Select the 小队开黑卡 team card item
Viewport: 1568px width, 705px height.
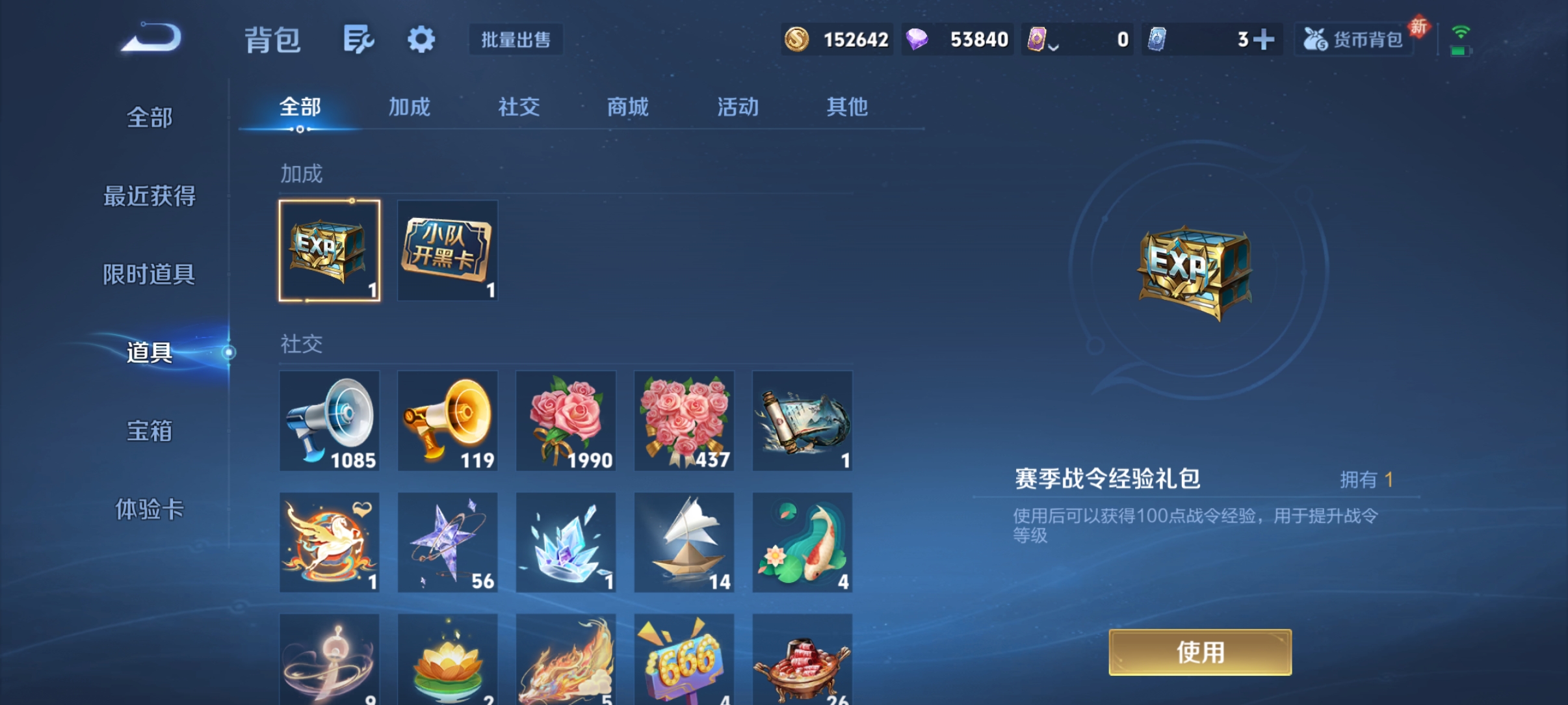(x=447, y=252)
